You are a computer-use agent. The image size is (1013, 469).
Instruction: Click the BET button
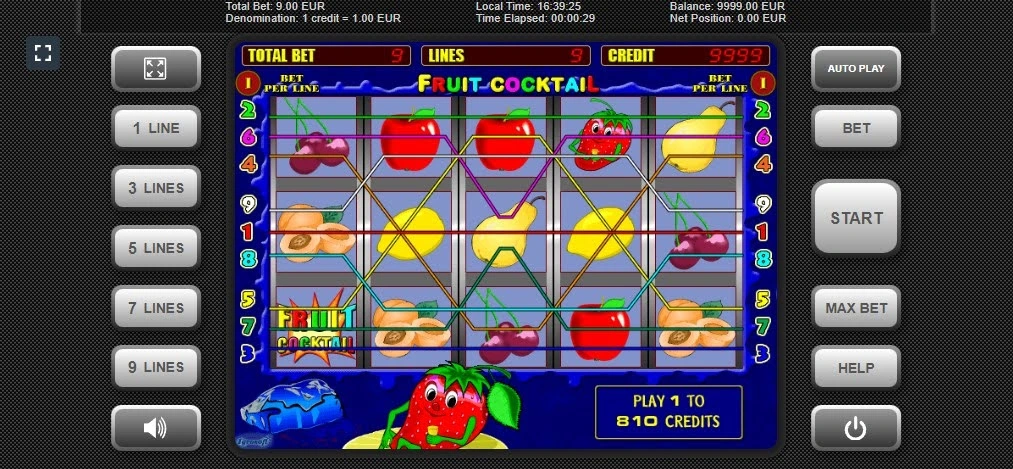click(856, 128)
